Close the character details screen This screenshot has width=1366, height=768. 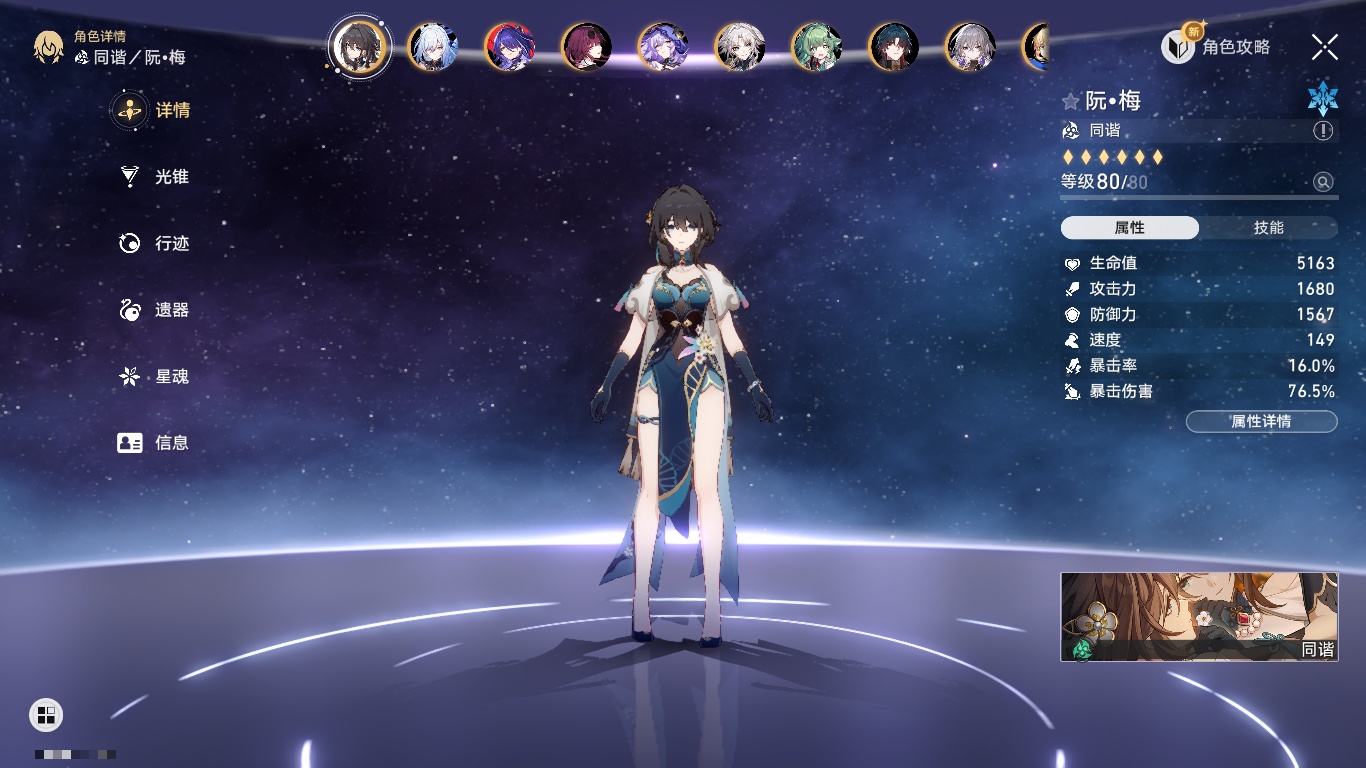[1325, 46]
